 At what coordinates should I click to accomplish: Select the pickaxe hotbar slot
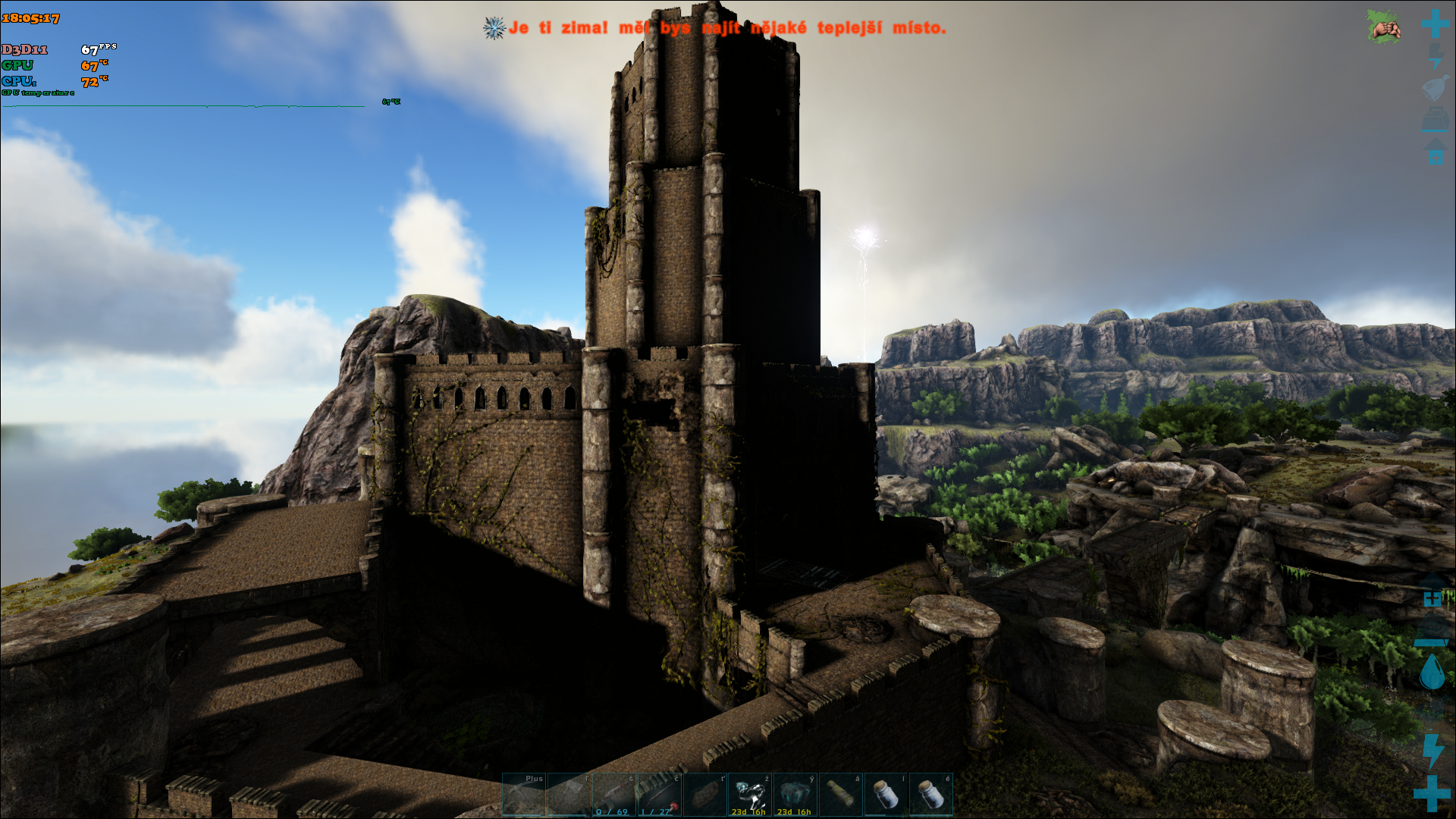pyautogui.click(x=524, y=795)
